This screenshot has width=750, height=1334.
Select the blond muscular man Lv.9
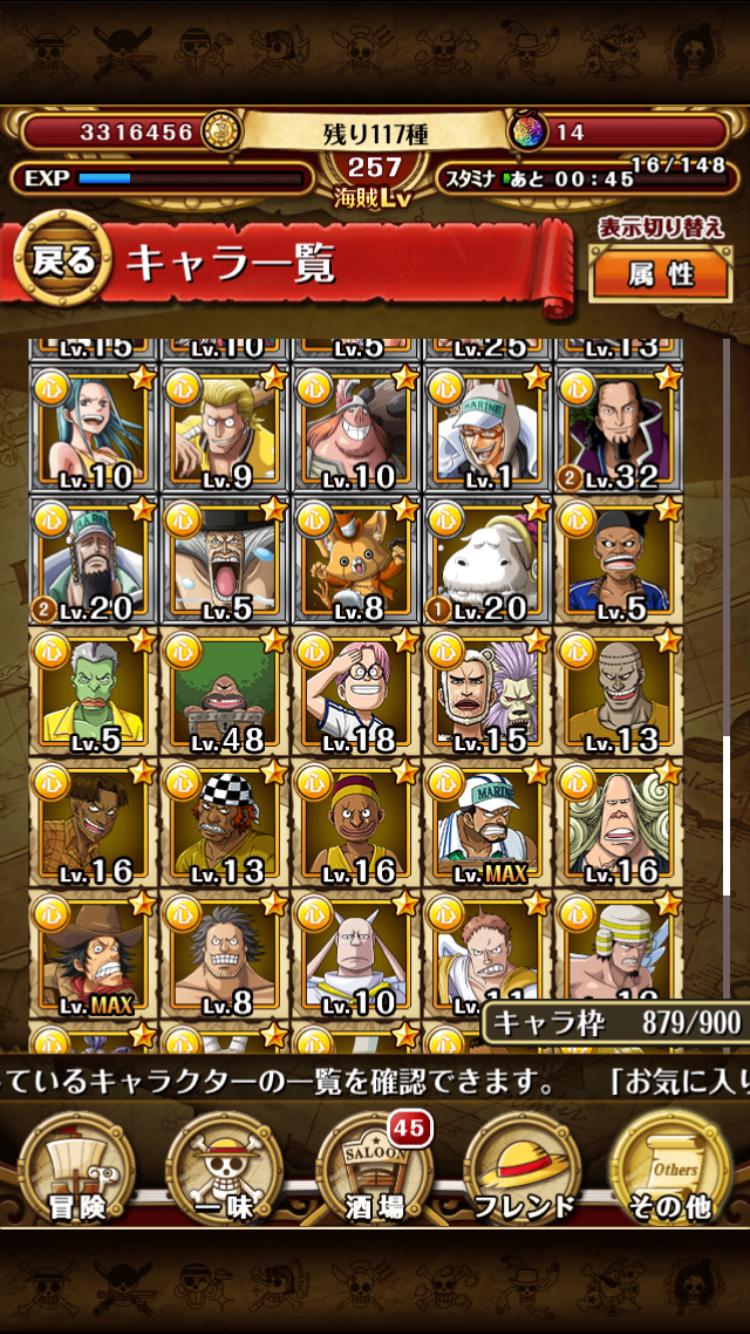[224, 428]
